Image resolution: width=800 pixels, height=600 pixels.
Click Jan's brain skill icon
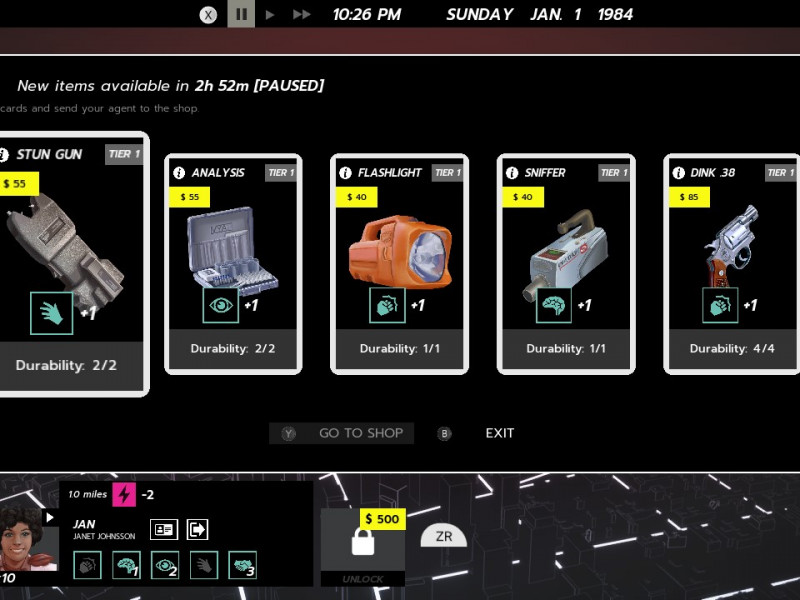point(126,565)
